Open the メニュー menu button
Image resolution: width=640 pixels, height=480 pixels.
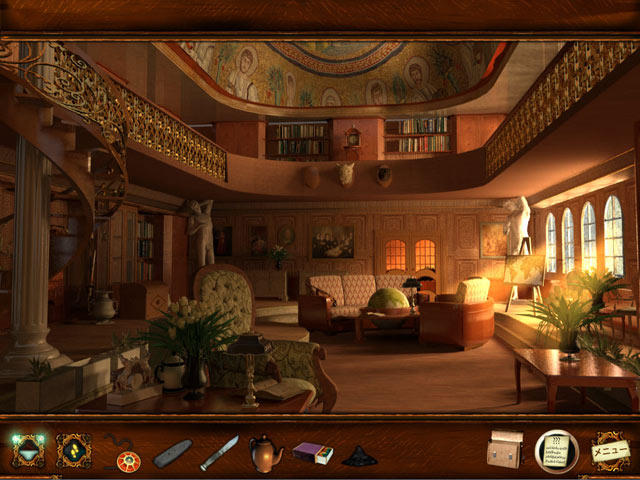[610, 451]
